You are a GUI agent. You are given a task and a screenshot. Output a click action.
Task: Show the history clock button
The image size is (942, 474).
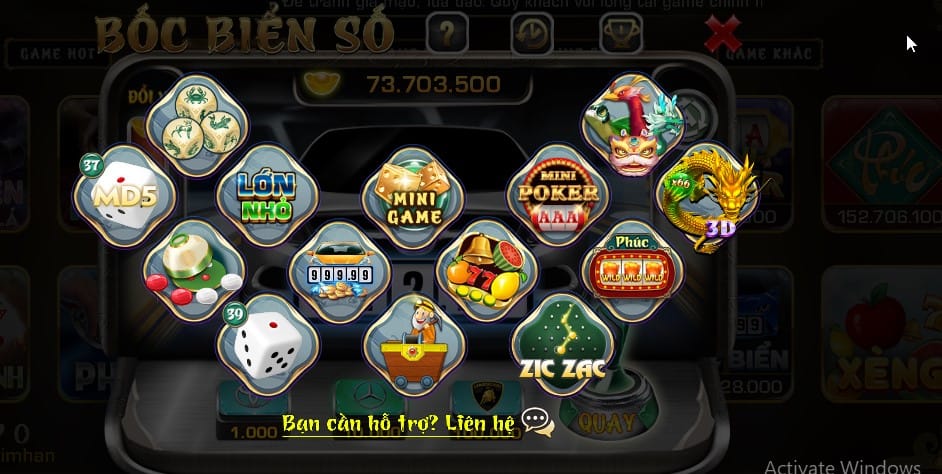[x=531, y=35]
